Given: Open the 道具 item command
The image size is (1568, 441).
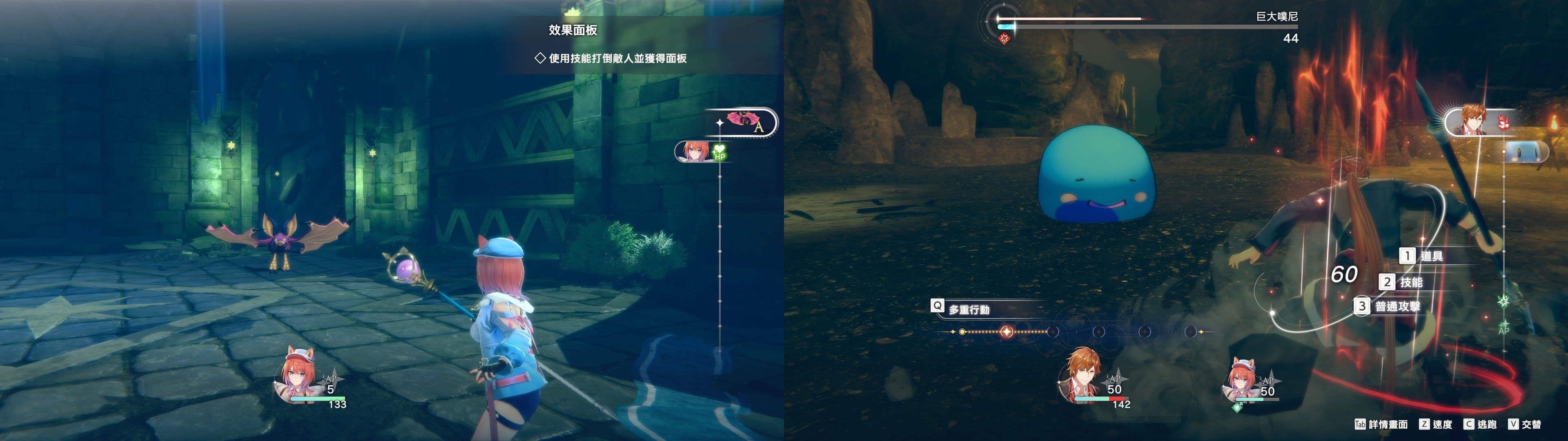Looking at the screenshot, I should (x=1430, y=256).
